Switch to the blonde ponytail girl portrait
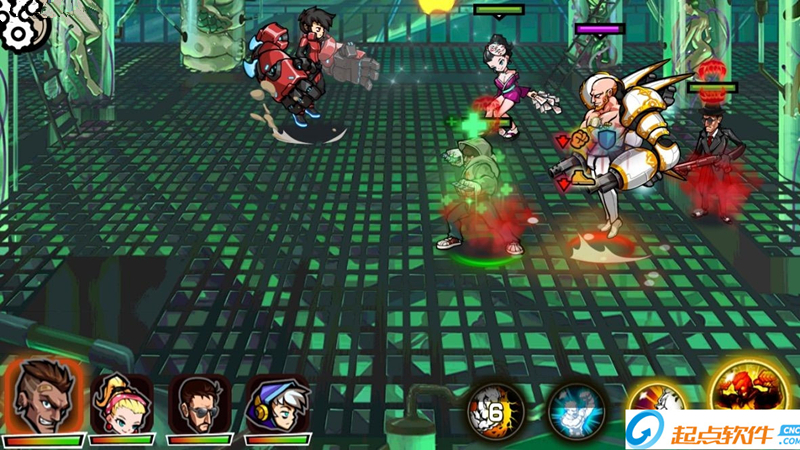This screenshot has width=800, height=450. [x=120, y=402]
